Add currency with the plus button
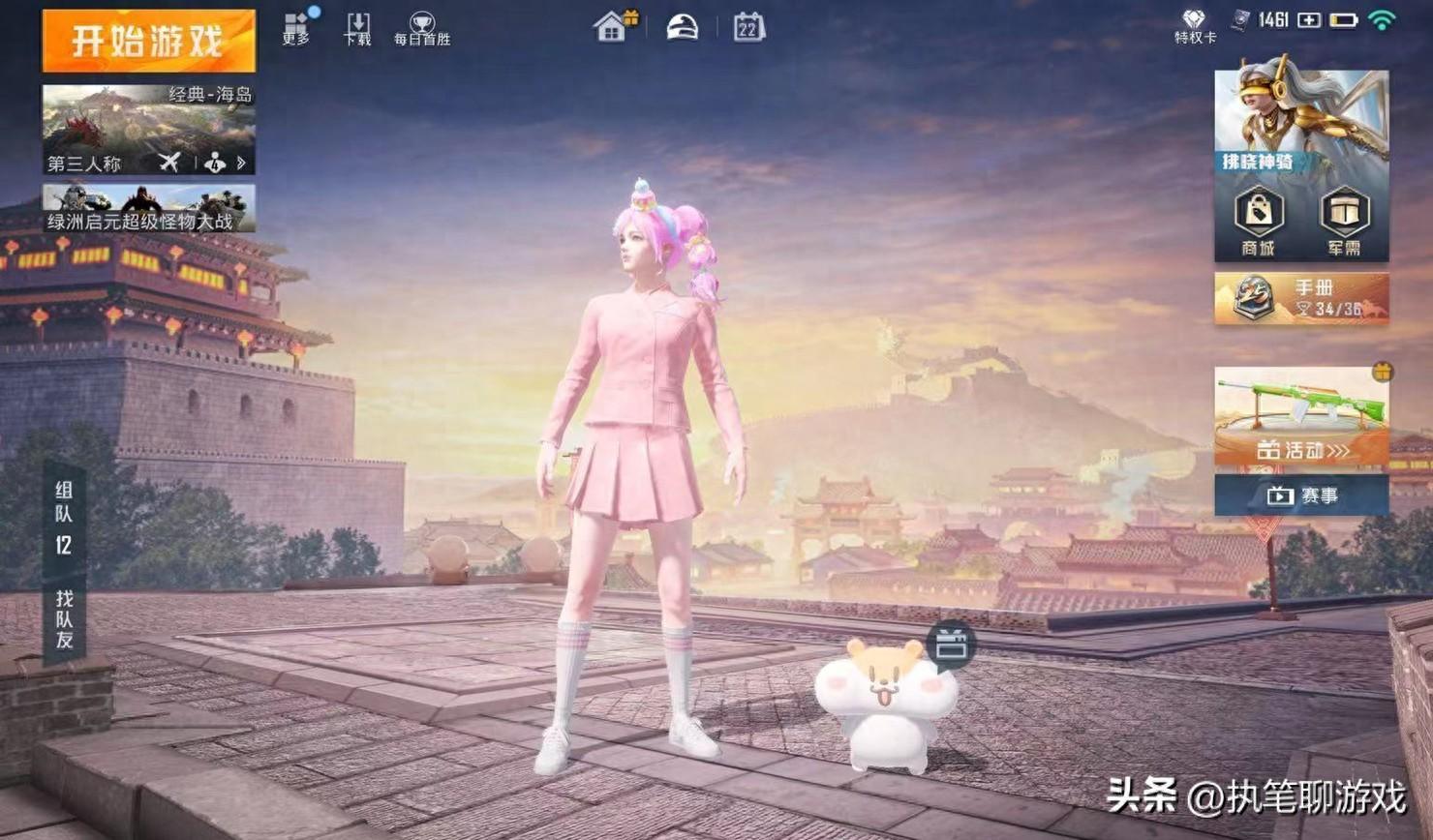Image resolution: width=1433 pixels, height=840 pixels. [1309, 20]
